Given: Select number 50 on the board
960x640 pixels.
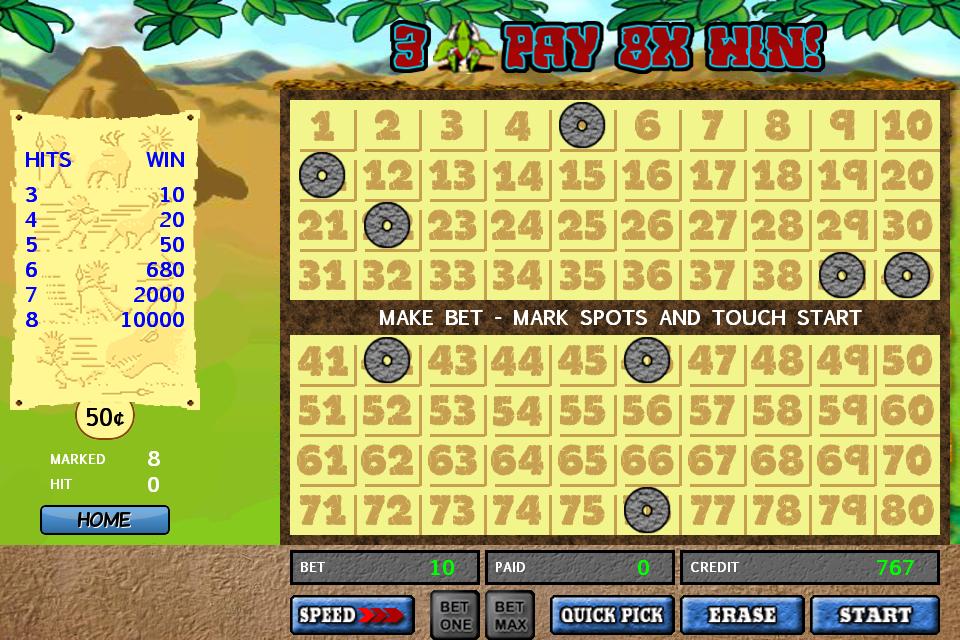Looking at the screenshot, I should (x=907, y=360).
